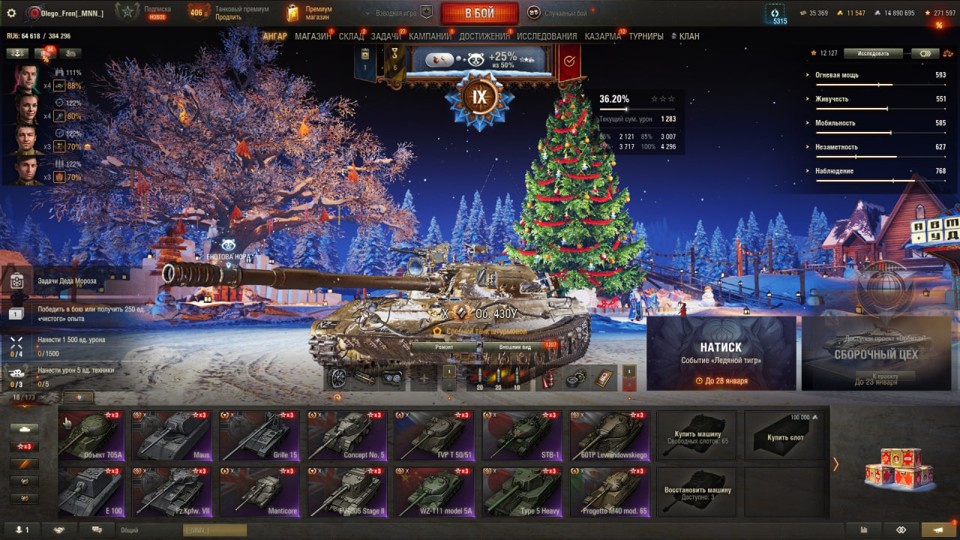Open the СБОРОЧНЫЙ ЦЕХ banner

click(876, 353)
